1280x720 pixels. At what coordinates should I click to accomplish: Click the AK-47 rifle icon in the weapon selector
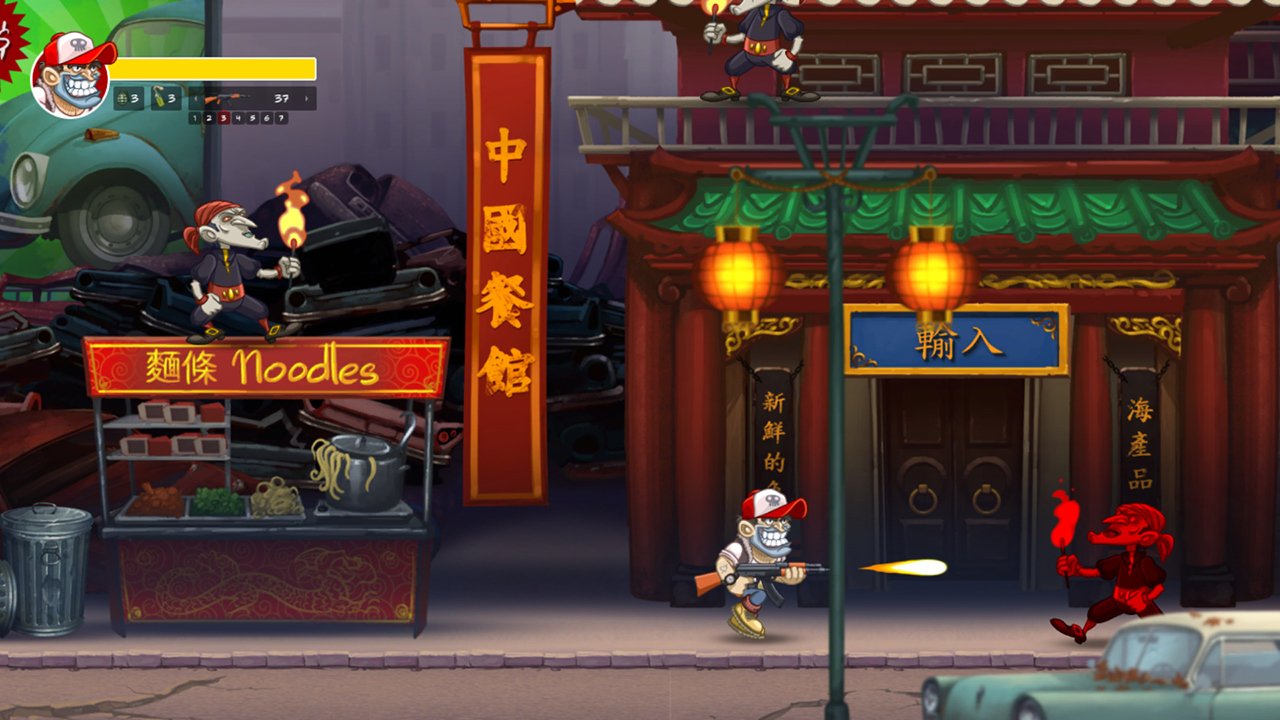[x=228, y=97]
